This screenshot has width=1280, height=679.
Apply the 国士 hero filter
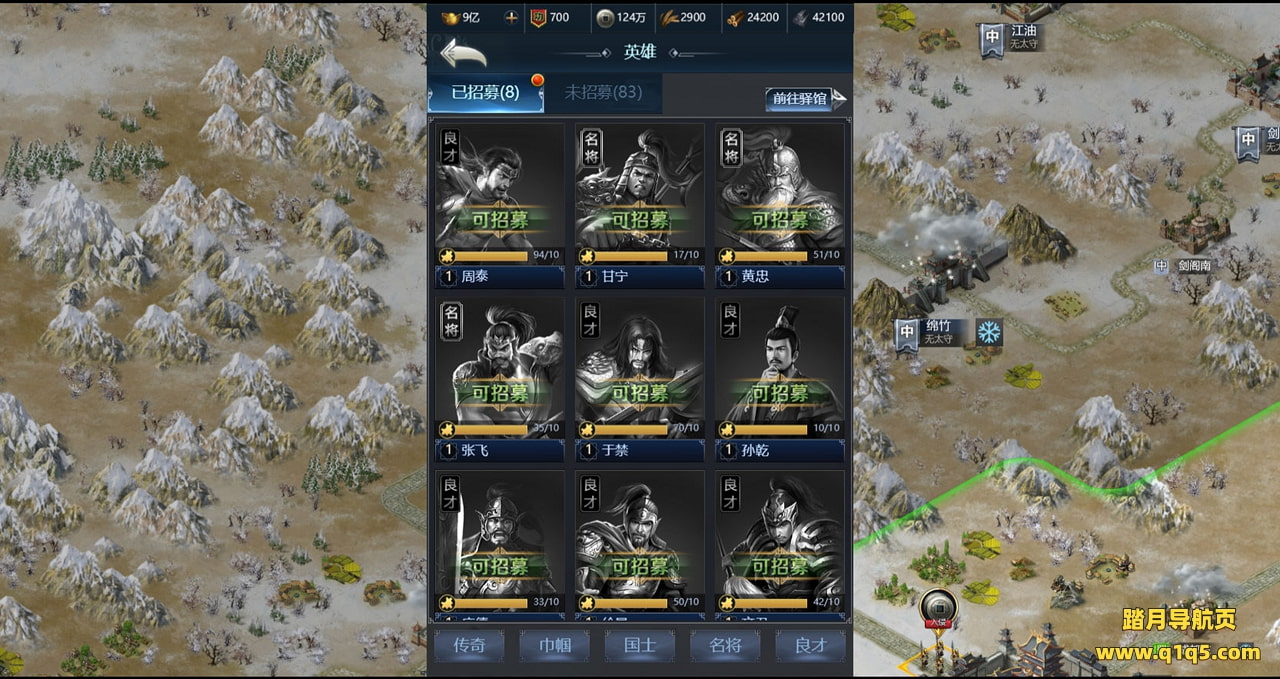[640, 645]
